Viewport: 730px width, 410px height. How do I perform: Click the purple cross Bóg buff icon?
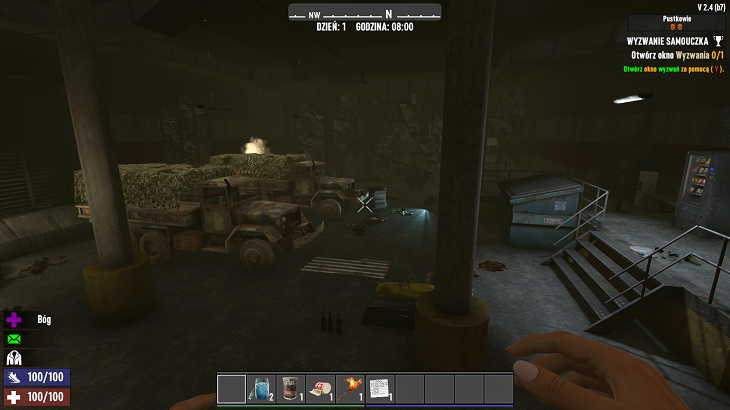tap(14, 320)
